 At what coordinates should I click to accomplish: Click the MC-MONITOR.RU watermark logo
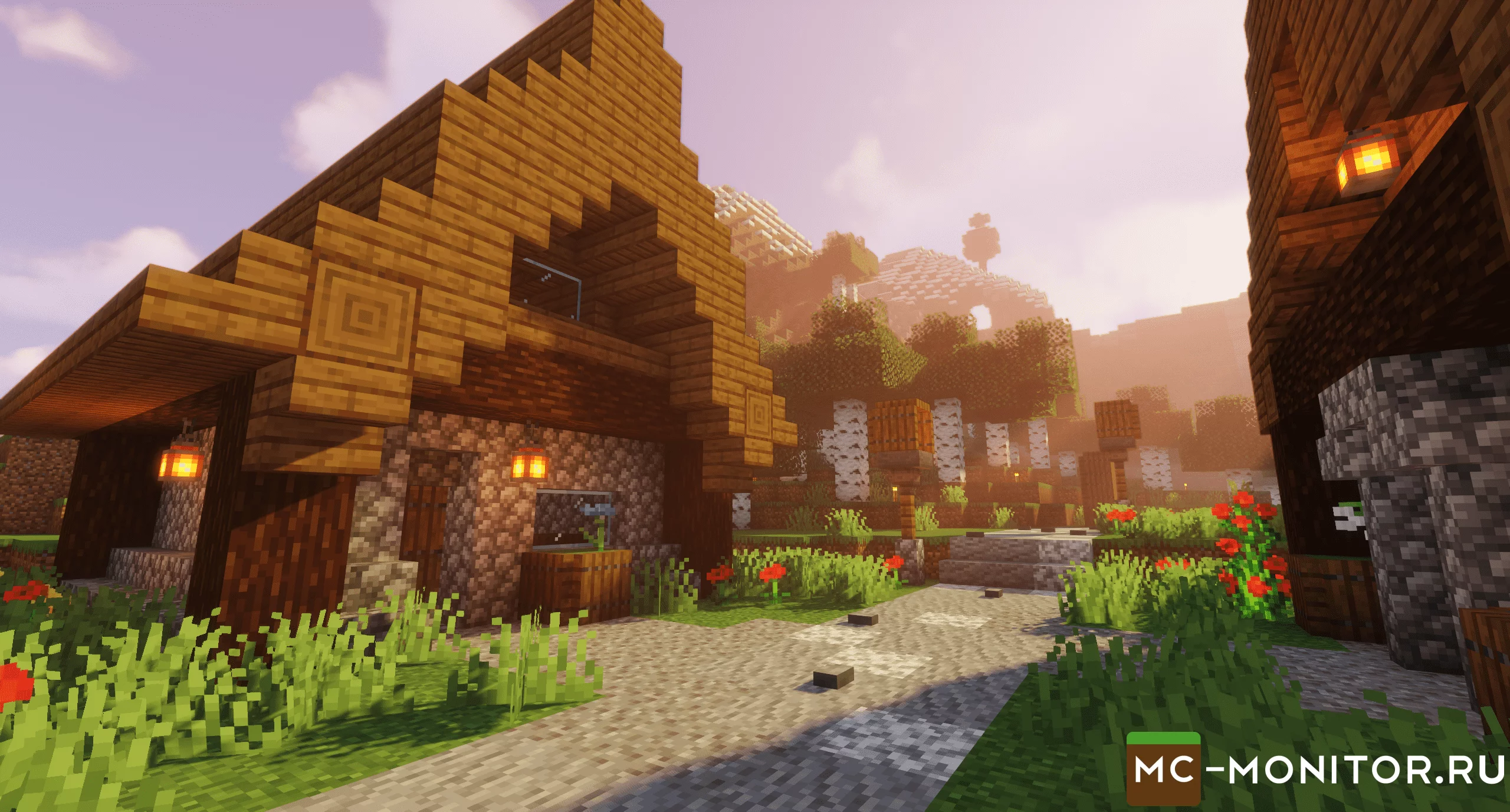pyautogui.click(x=1315, y=769)
